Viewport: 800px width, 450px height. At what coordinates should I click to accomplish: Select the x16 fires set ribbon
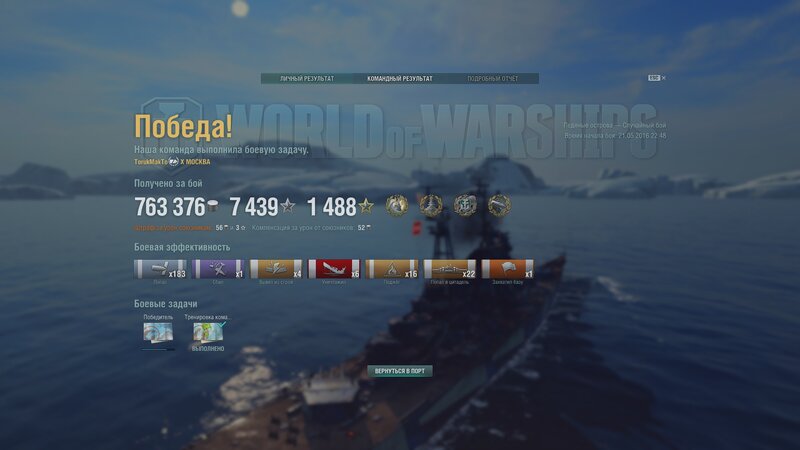[393, 270]
